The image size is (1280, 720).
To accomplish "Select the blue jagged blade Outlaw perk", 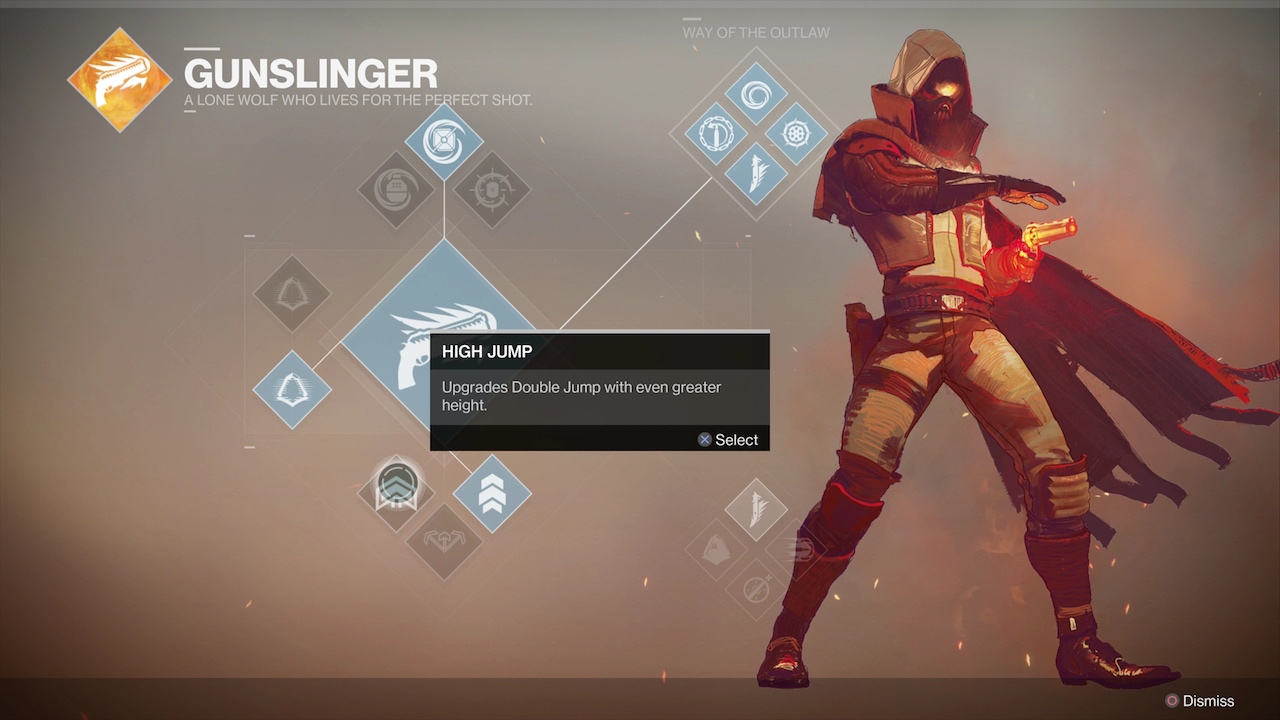I will [x=757, y=172].
